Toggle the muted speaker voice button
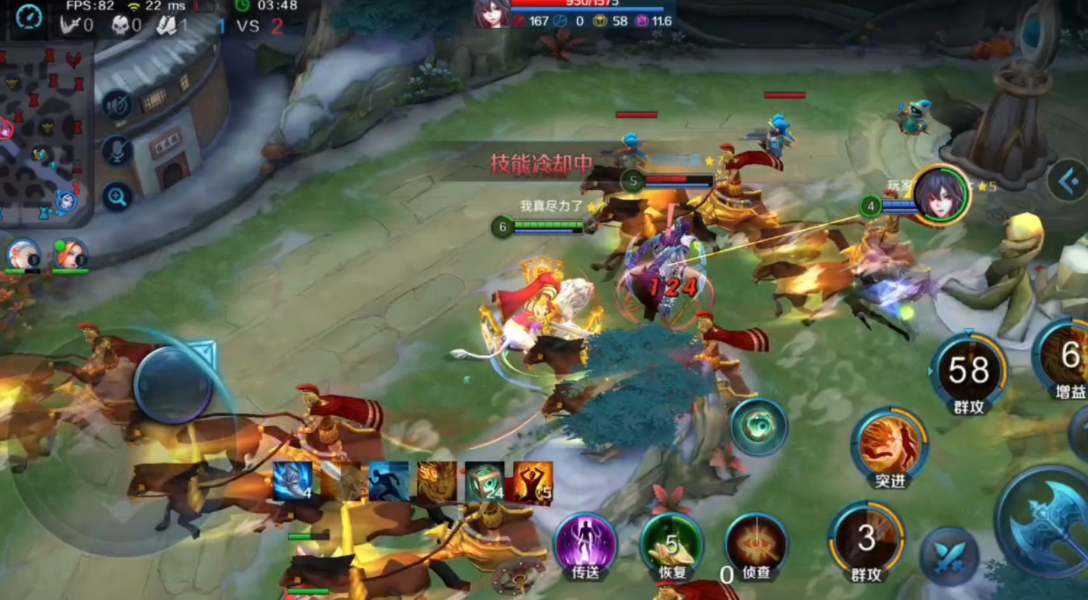 118,104
